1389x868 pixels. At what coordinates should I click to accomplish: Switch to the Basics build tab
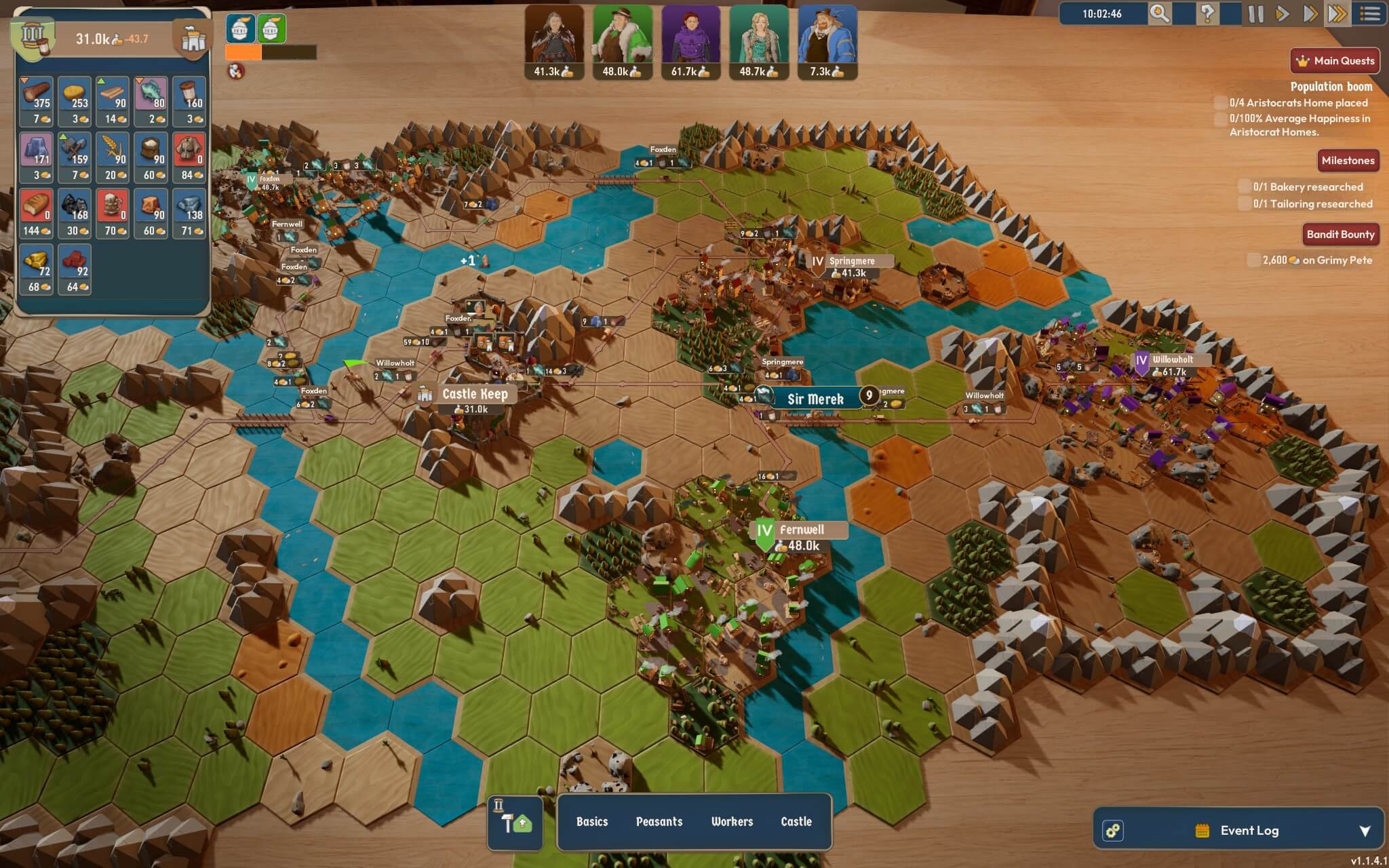(592, 822)
